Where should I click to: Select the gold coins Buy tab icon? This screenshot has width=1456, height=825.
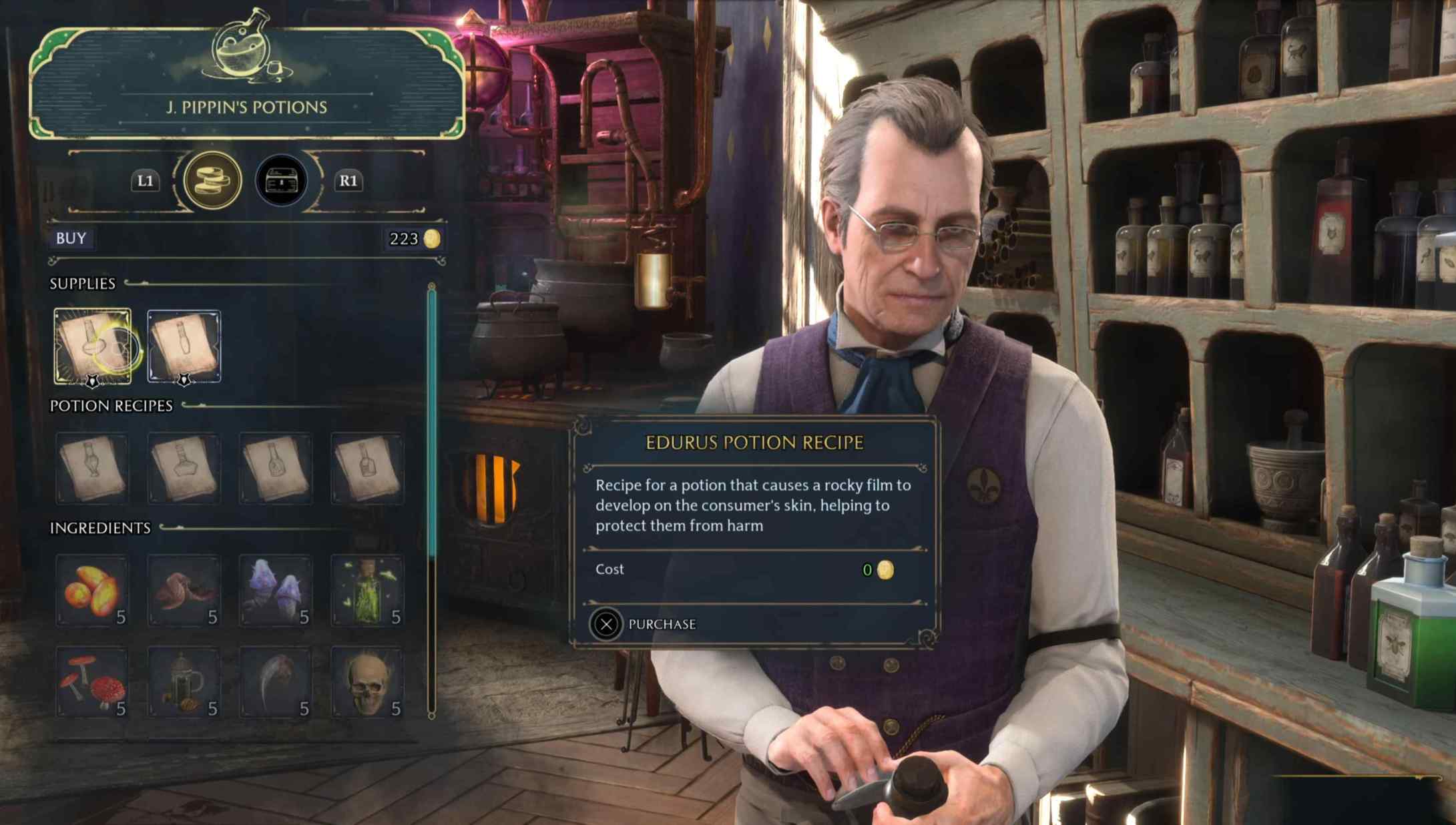coord(212,180)
